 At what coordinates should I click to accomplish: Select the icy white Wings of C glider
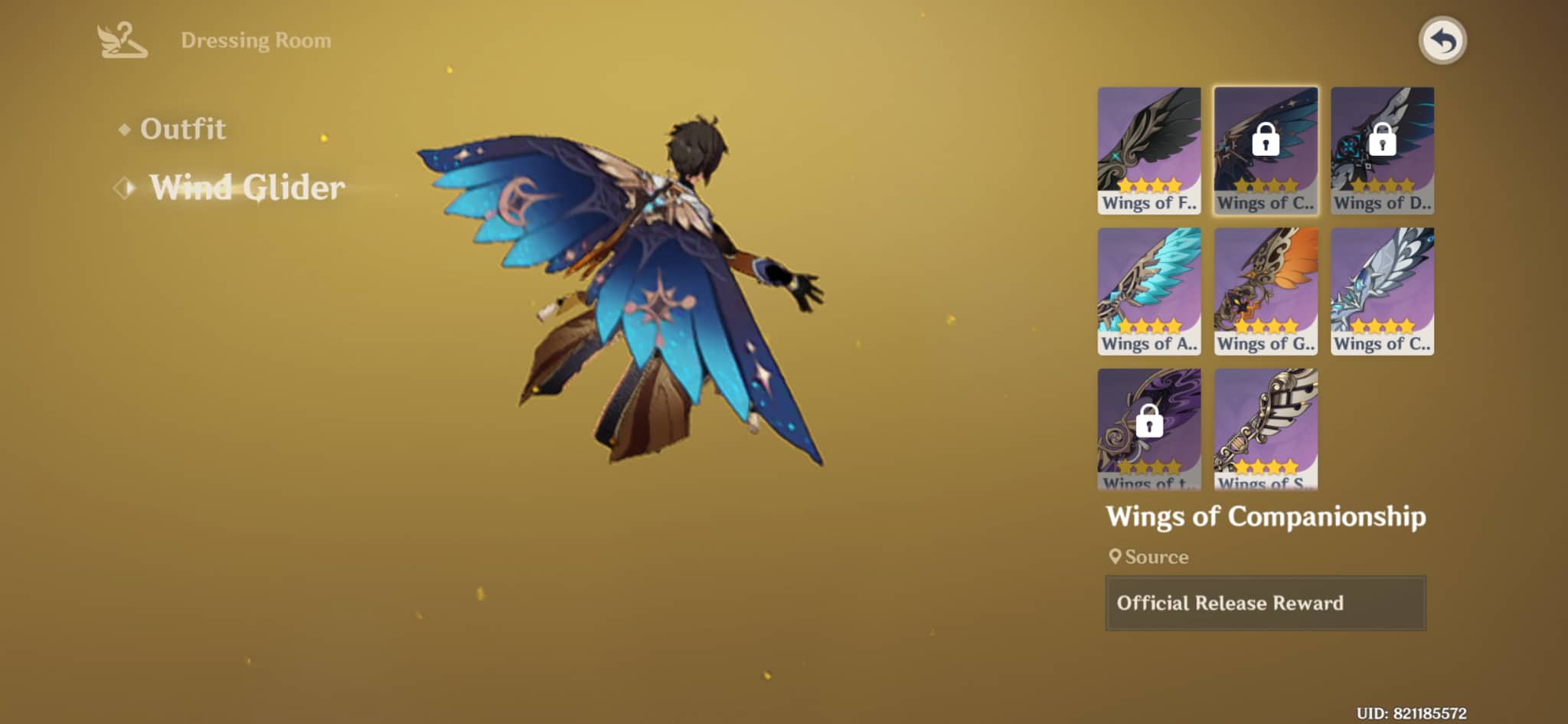(x=1382, y=291)
